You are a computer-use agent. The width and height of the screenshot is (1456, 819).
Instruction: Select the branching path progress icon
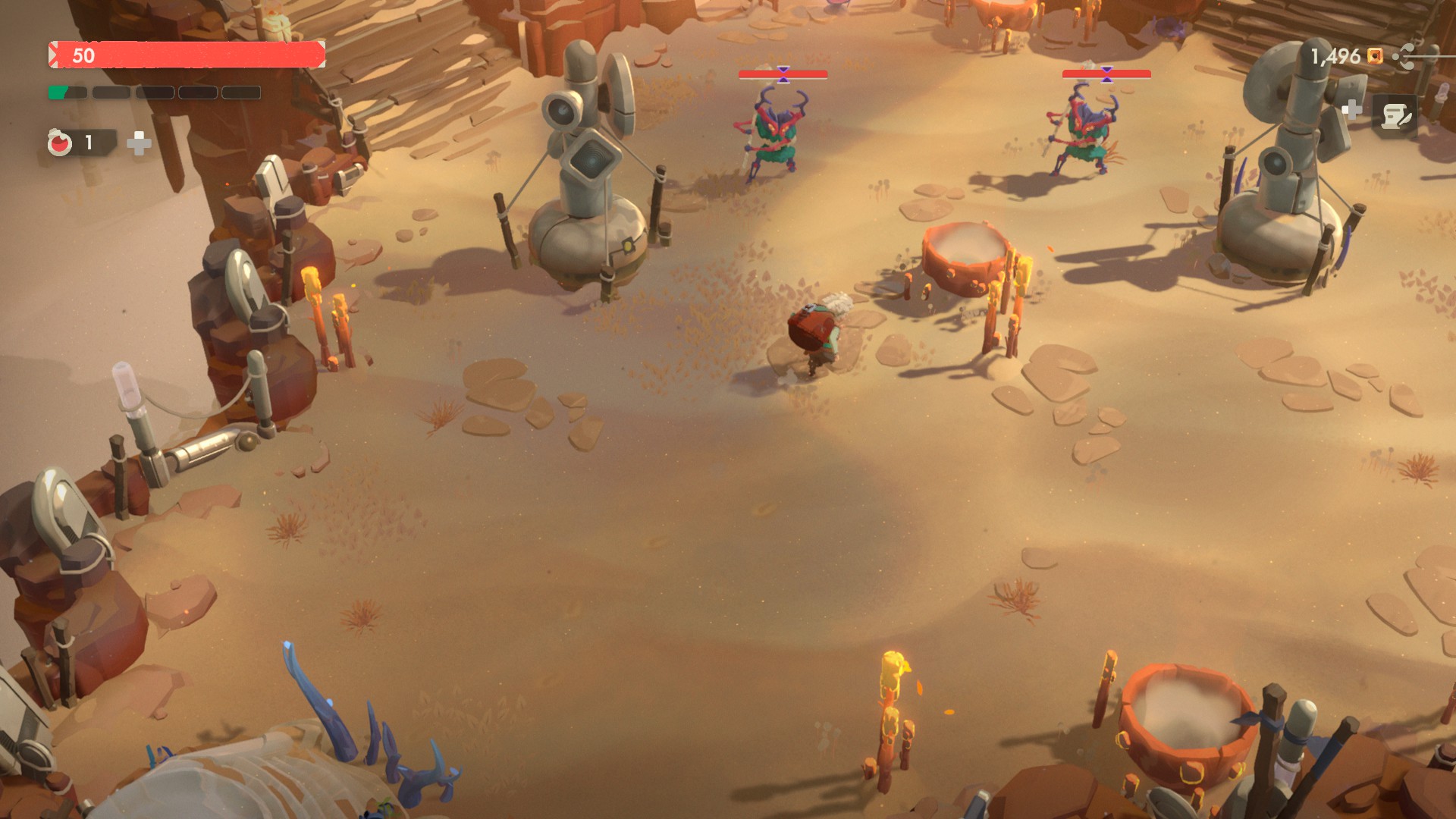[1405, 56]
